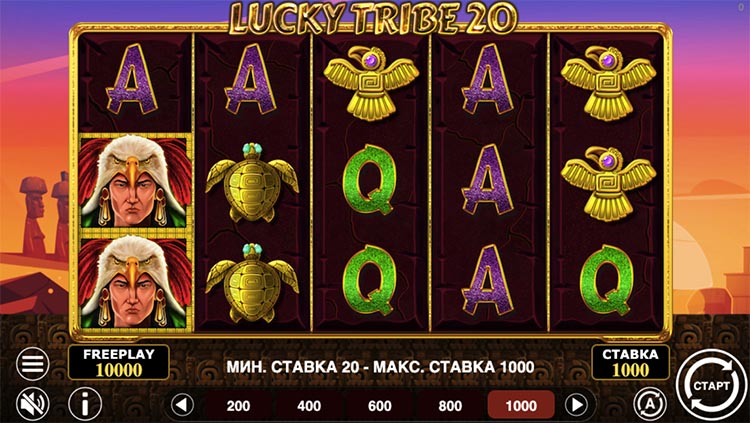The image size is (750, 423).
Task: Click the left arrow for lower bets
Action: coord(181,405)
